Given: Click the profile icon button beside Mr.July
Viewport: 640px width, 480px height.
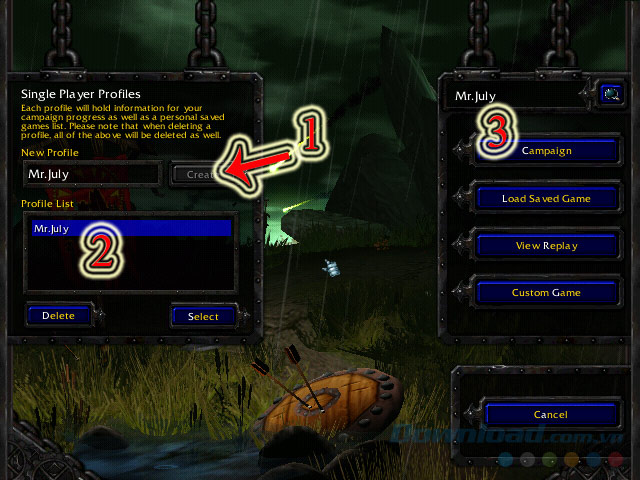Looking at the screenshot, I should pyautogui.click(x=610, y=95).
